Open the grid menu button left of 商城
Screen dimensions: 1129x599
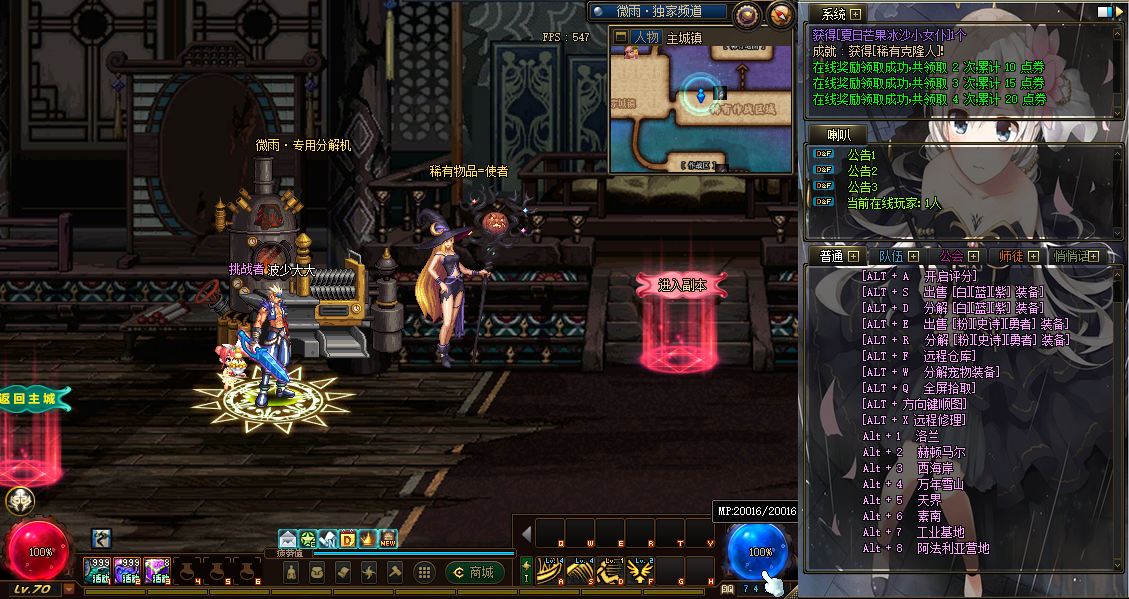tap(424, 572)
